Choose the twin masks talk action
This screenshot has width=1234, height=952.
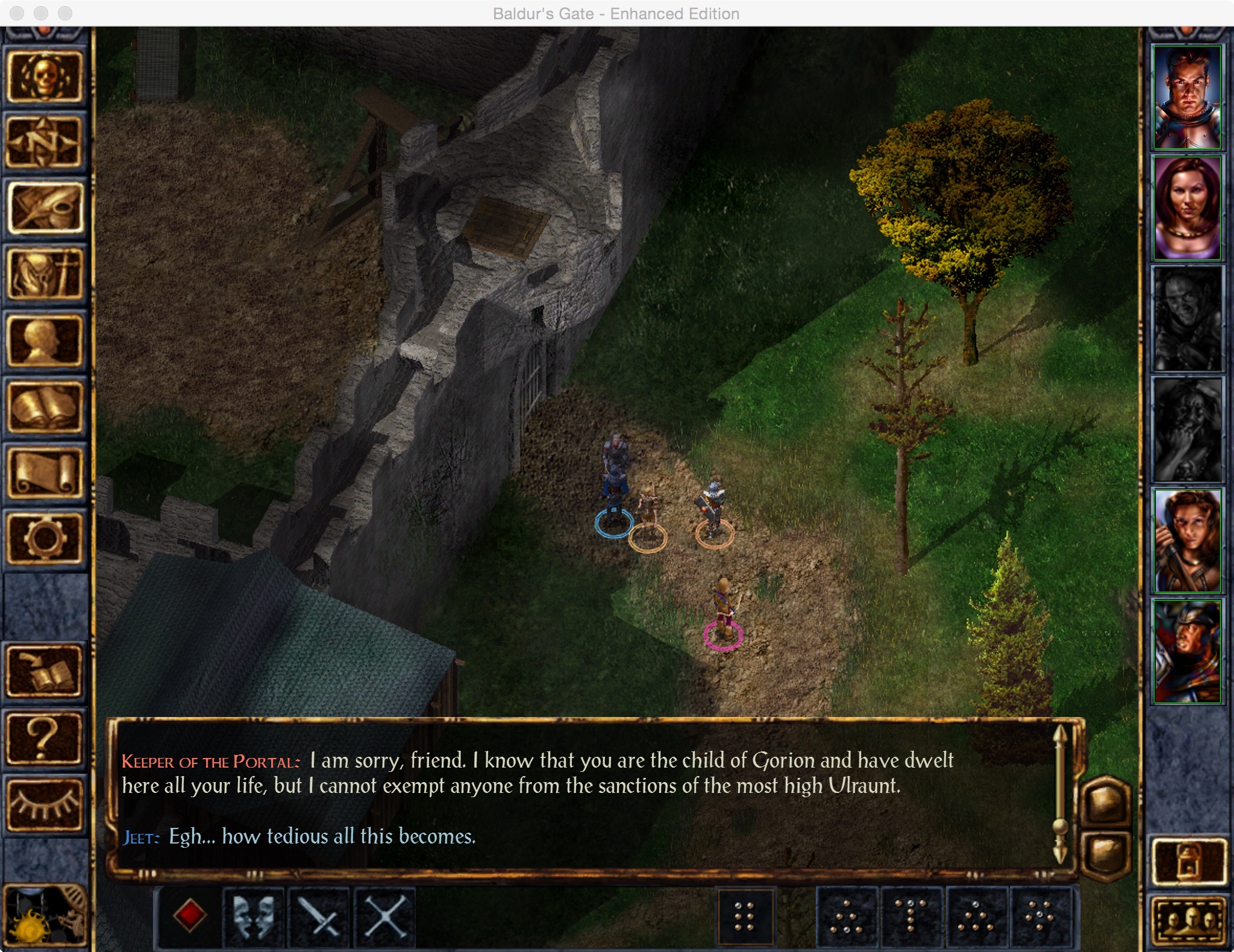[x=254, y=916]
